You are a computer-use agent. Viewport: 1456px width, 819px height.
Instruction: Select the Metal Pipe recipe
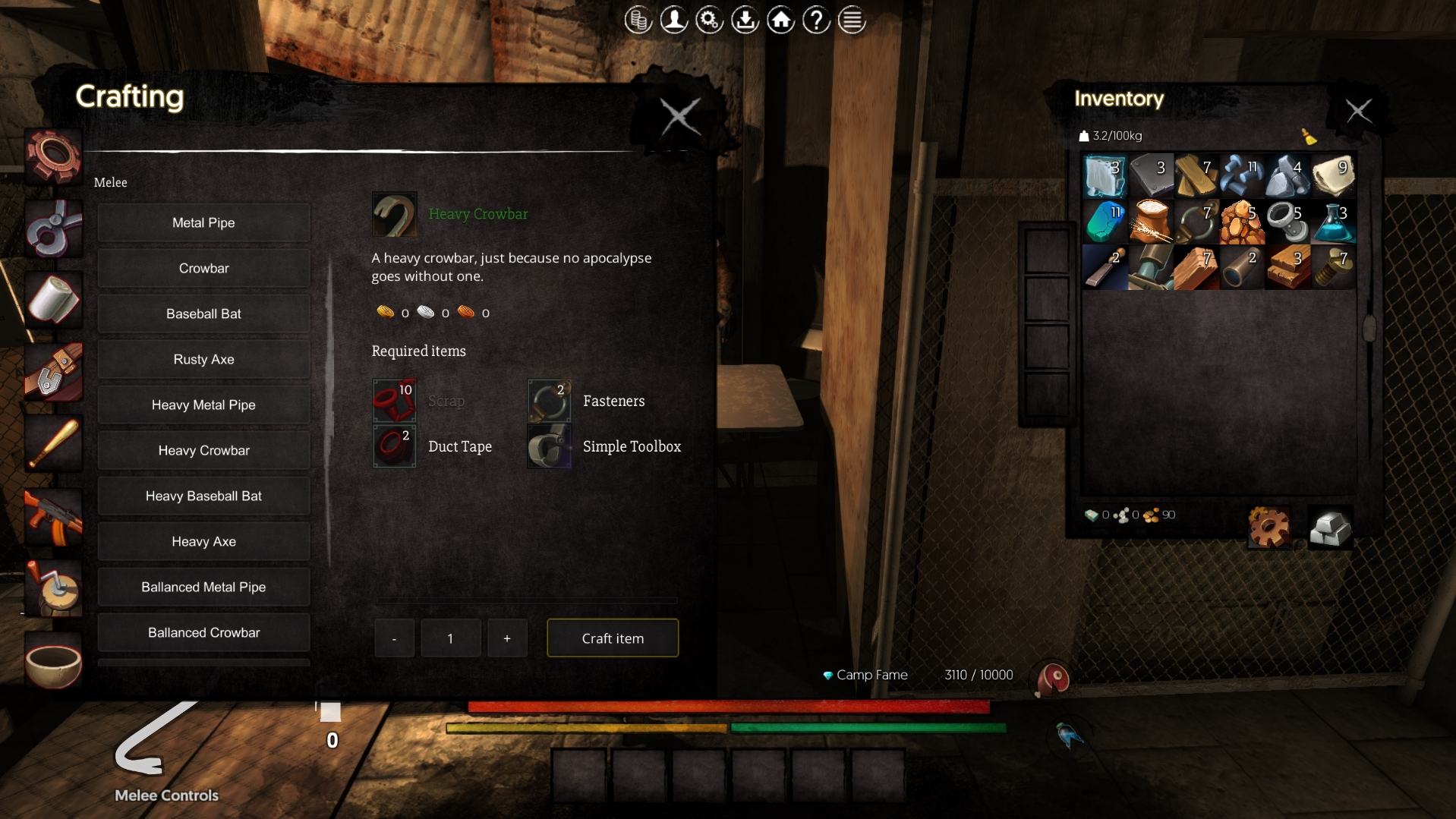(x=203, y=222)
